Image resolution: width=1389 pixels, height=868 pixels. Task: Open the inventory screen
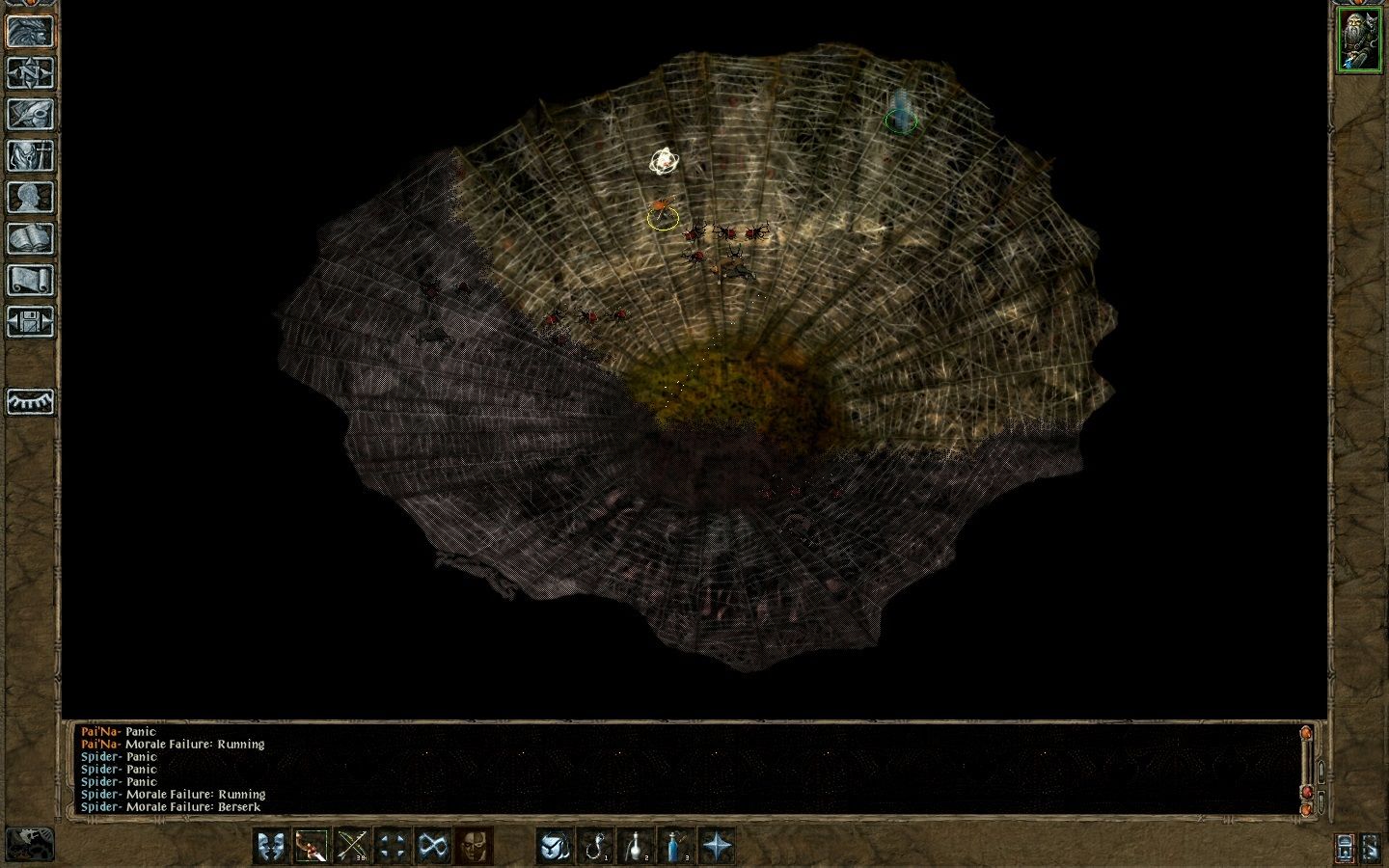pos(30,155)
